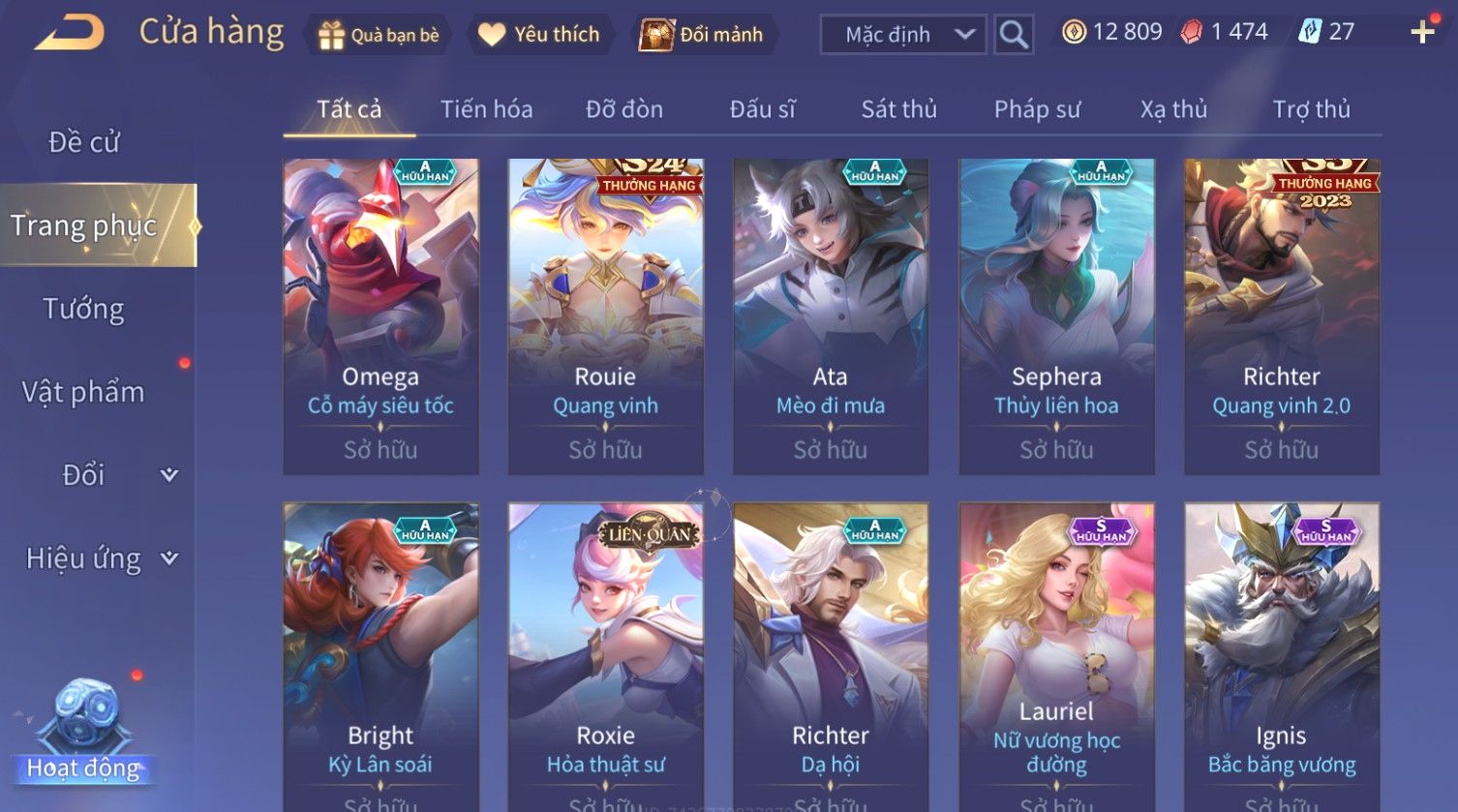Add currency with the plus button
Screen dimensions: 1458x812
tap(1422, 33)
